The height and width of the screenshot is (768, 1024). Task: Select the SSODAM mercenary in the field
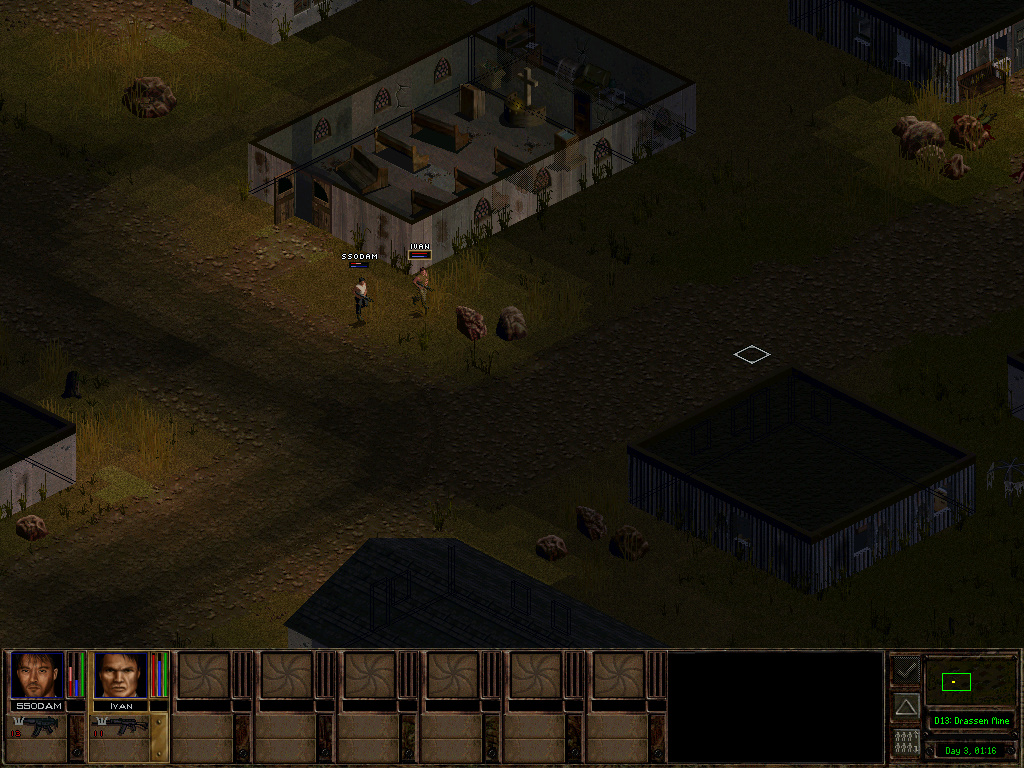(x=360, y=297)
